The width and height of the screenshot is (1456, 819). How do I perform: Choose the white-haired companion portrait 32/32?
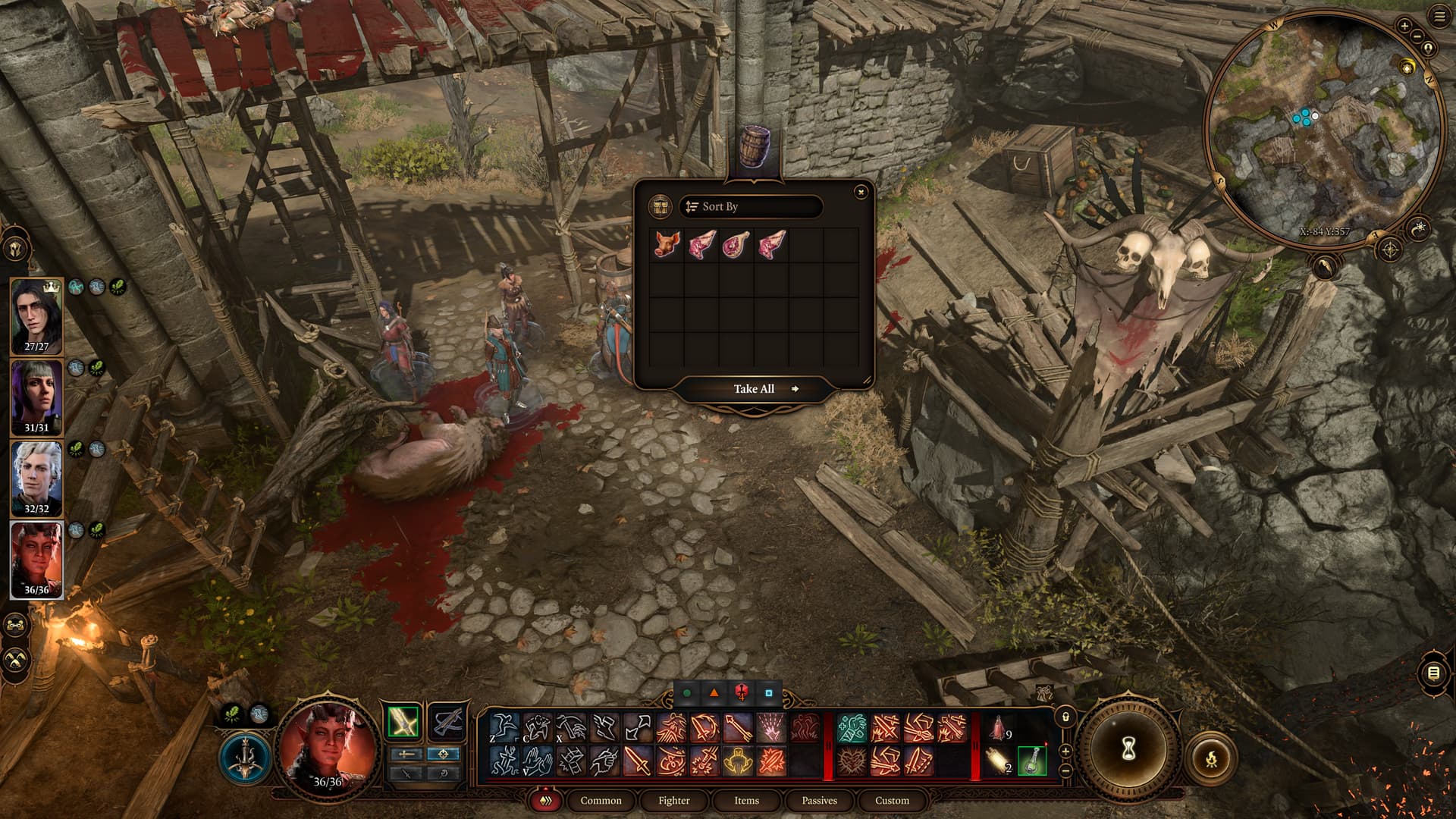36,478
